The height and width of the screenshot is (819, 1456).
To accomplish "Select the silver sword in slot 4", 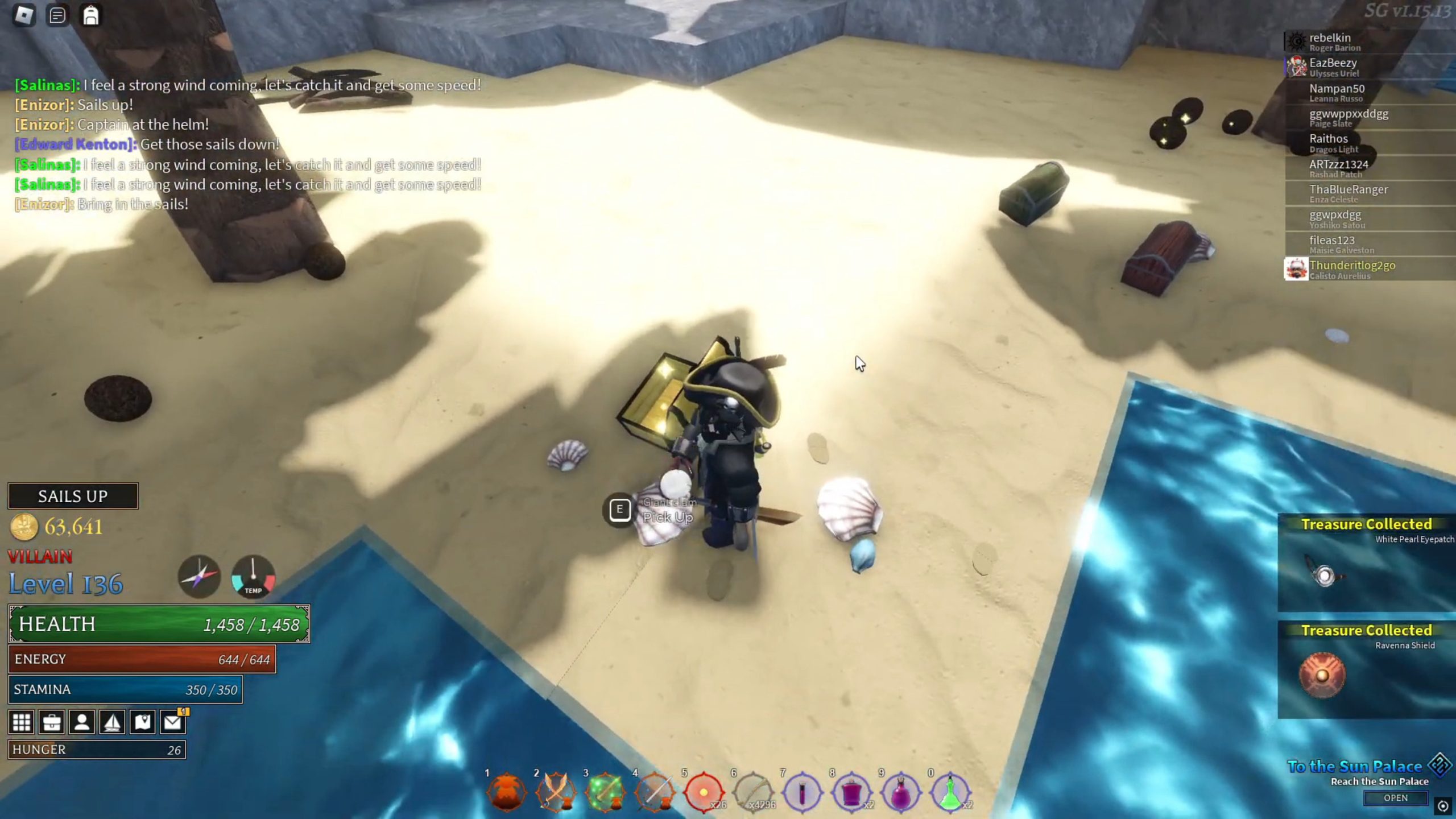I will pyautogui.click(x=655, y=792).
